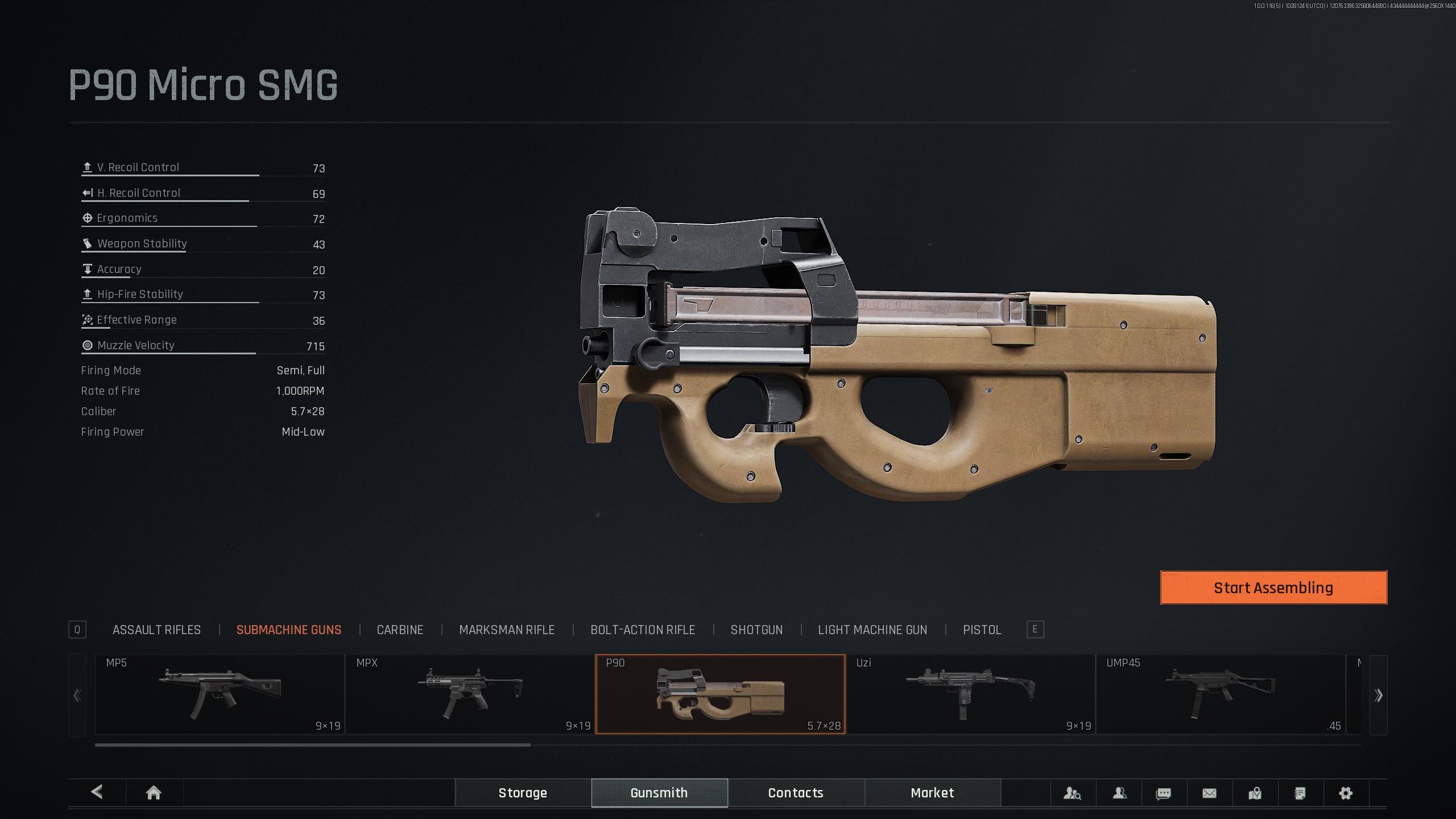The image size is (1456, 819).
Task: Start assembling the P90 Micro SMG
Action: coord(1273,588)
